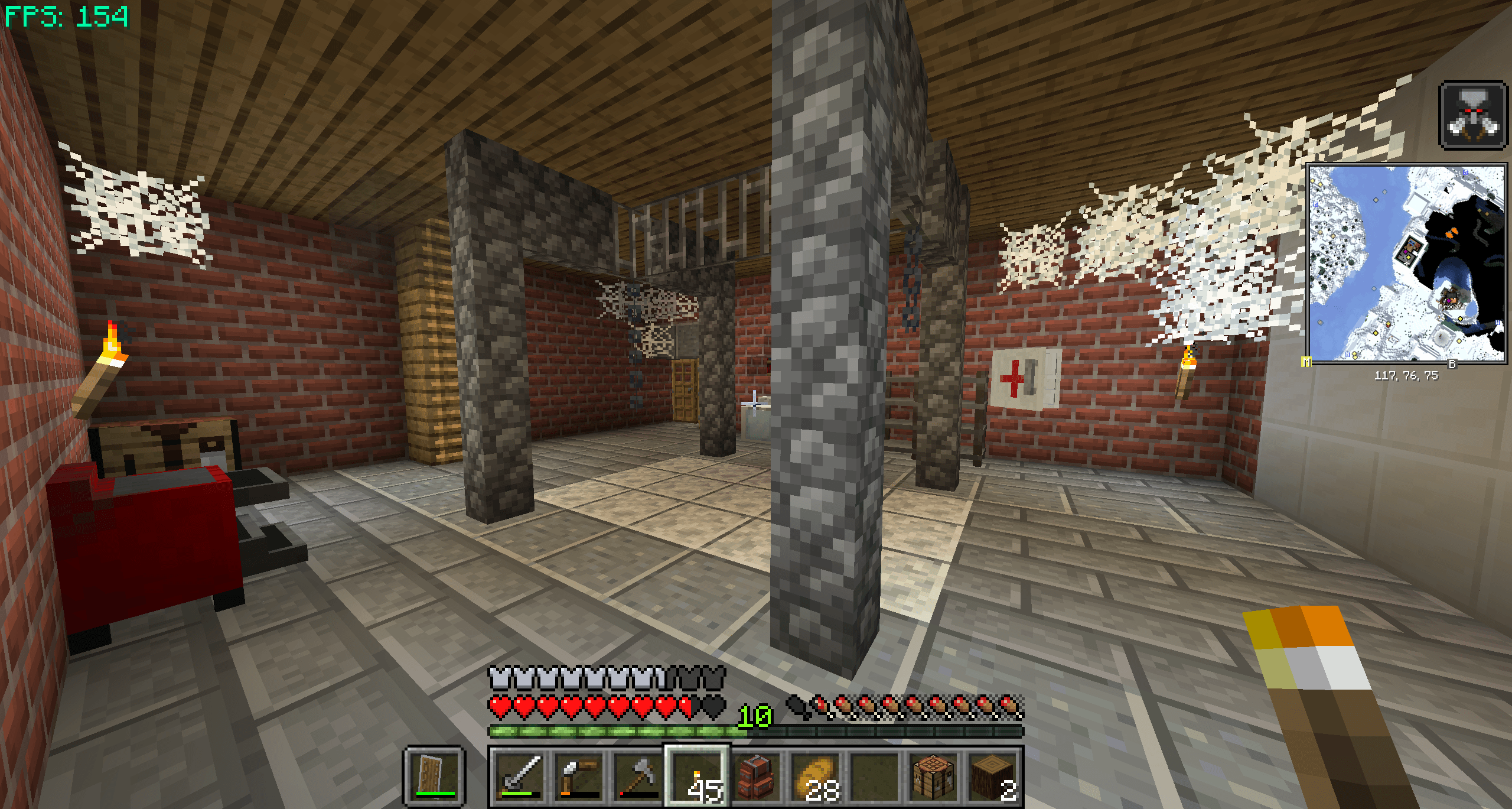Click the purple waypoint diamond on the minimap
1512x809 pixels.
(1406, 252)
